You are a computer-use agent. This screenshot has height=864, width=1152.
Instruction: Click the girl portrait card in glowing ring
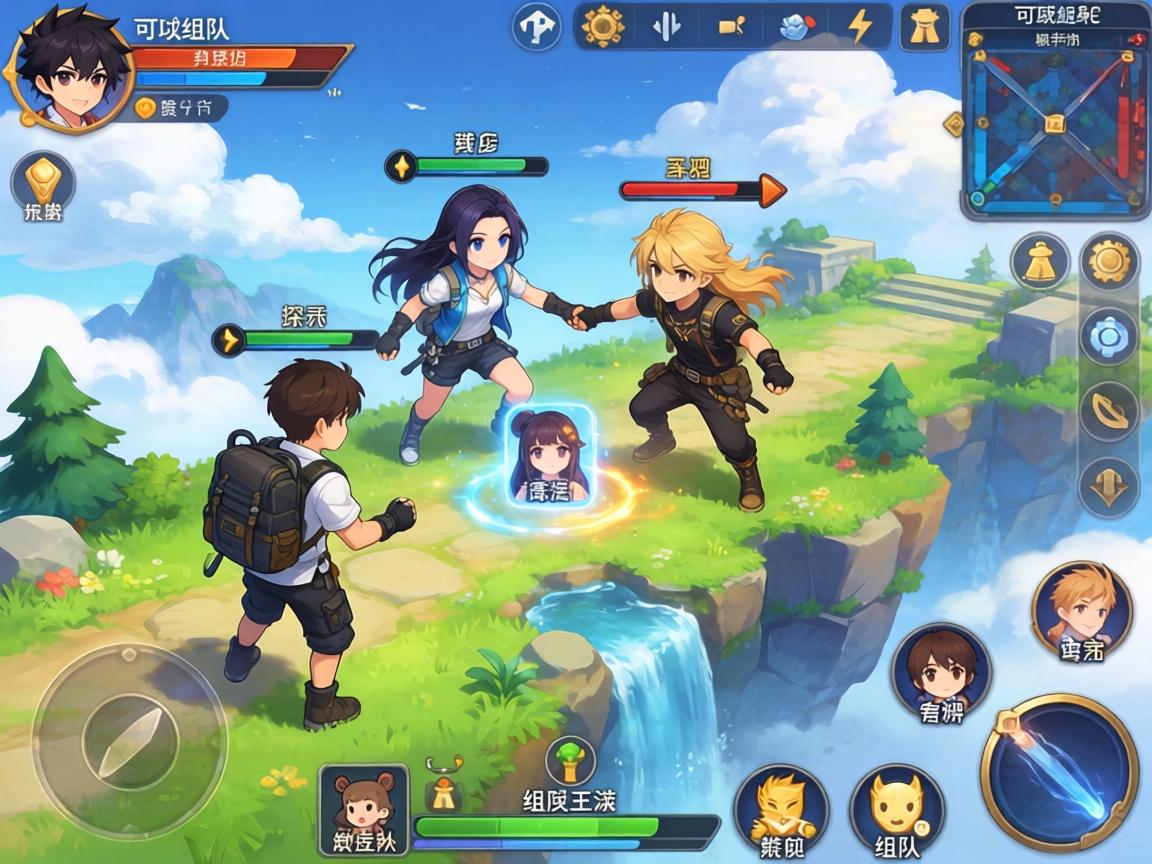(x=551, y=455)
